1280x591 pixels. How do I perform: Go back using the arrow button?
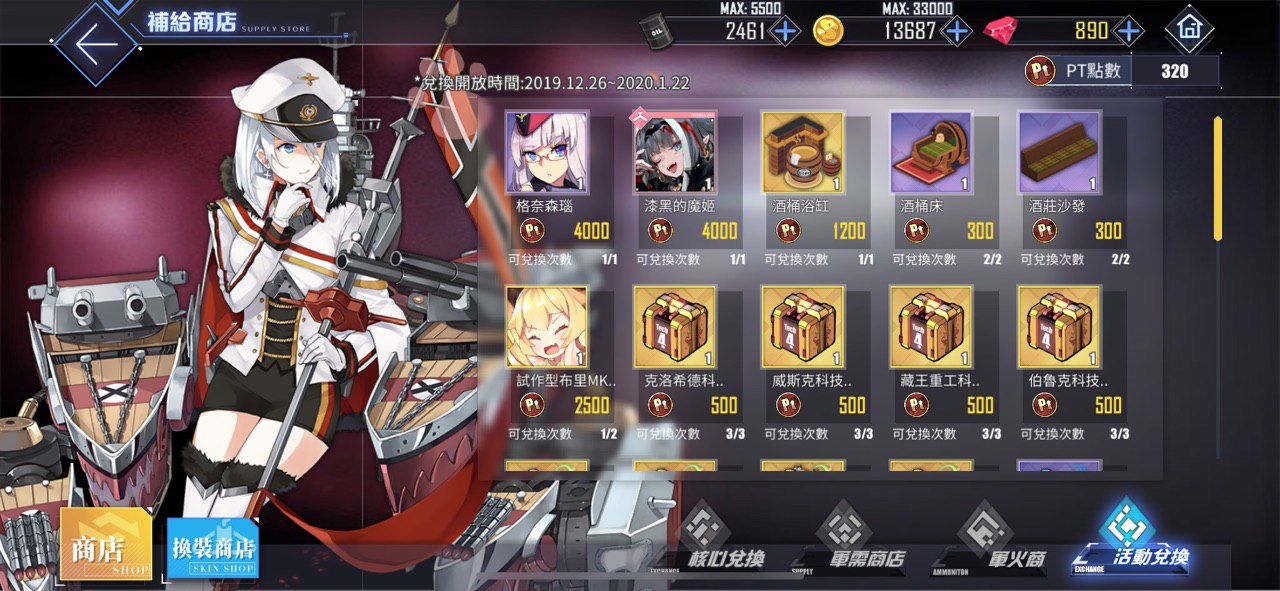click(95, 45)
